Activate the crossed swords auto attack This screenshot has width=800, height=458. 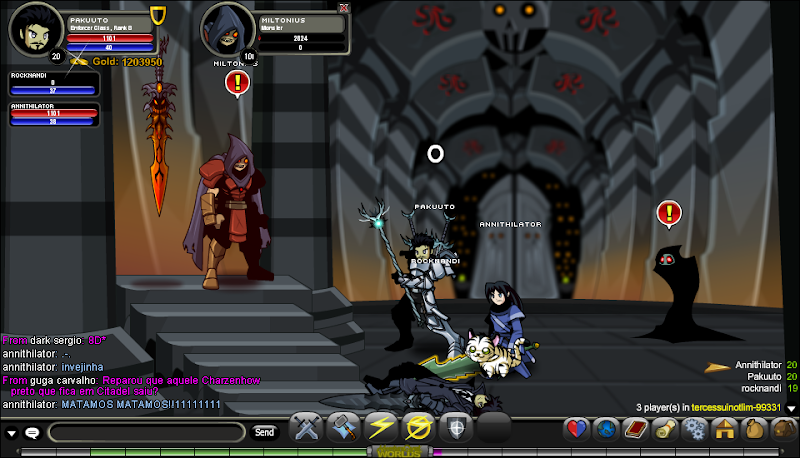click(304, 428)
